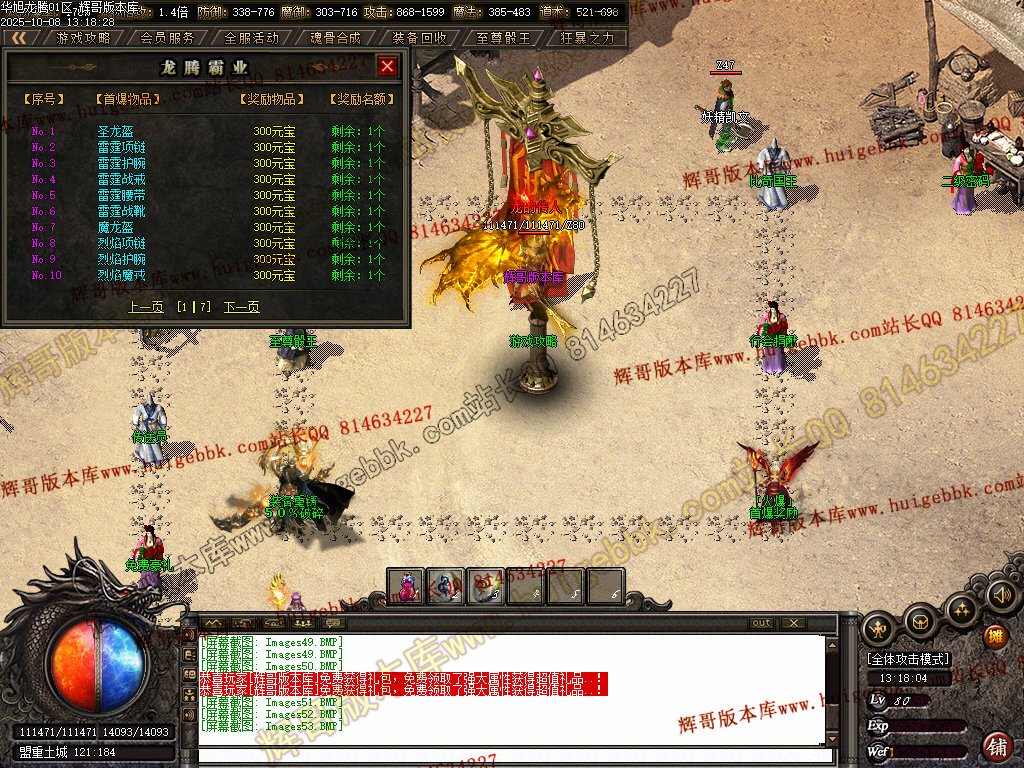The image size is (1024, 768).
Task: Go to previous page via 上一页
Action: pyautogui.click(x=146, y=307)
